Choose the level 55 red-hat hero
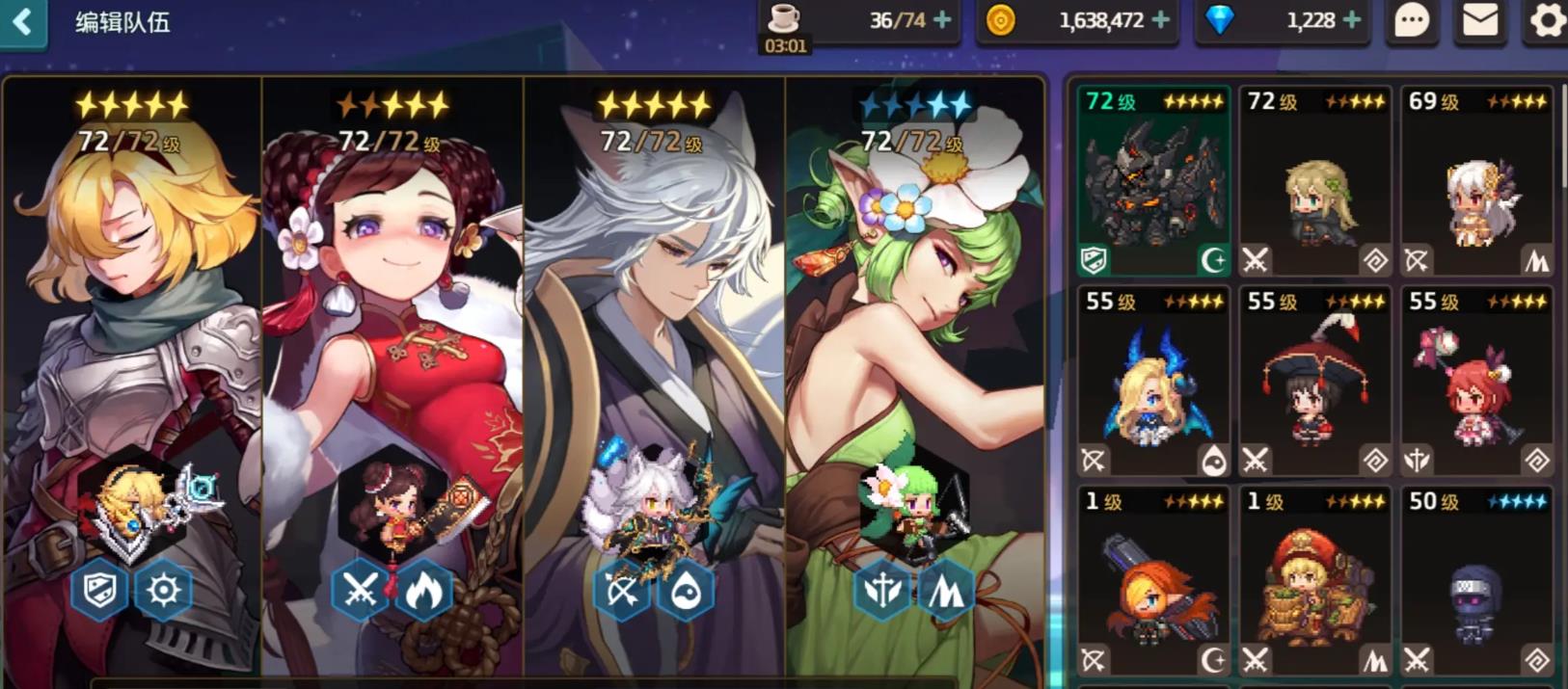 [1314, 383]
